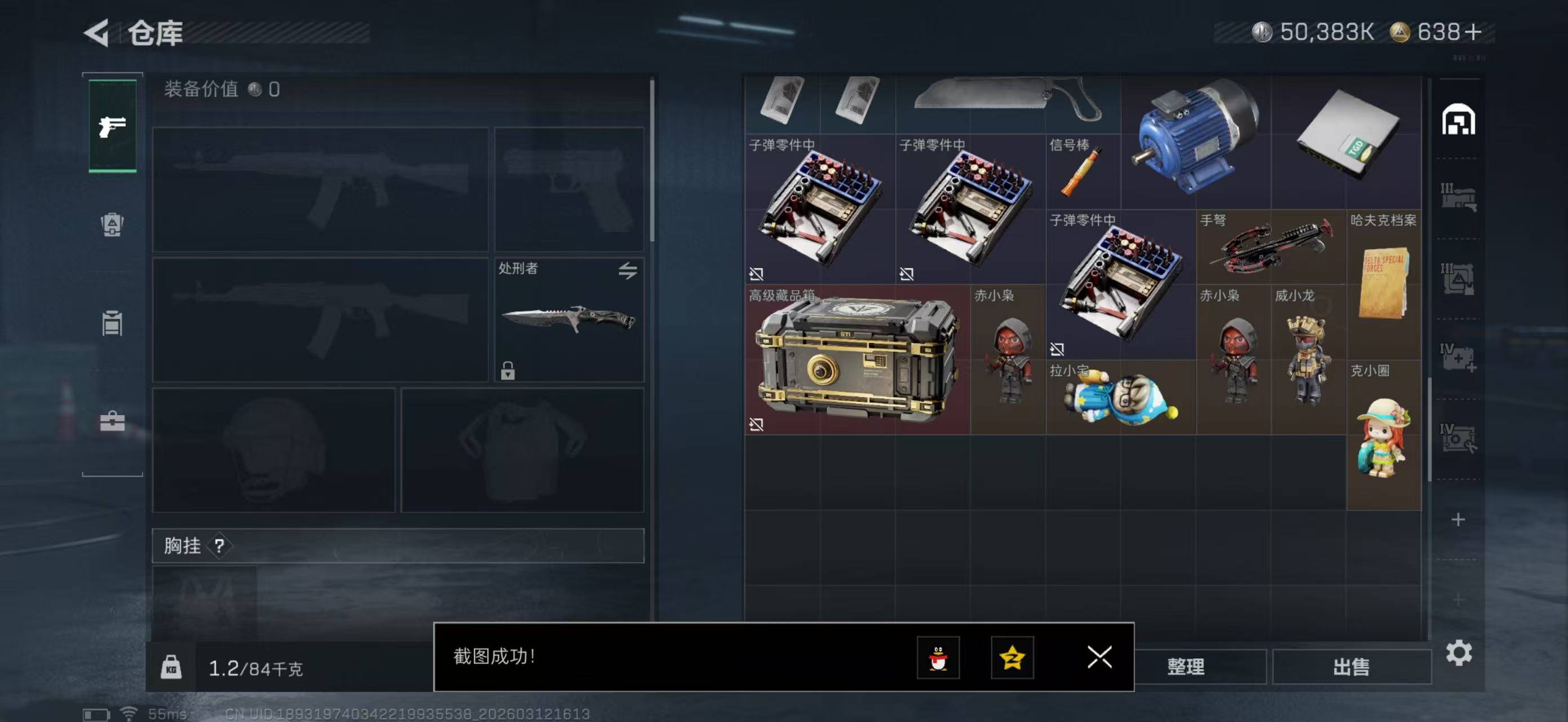Select the 高级藏品箱 collectible case
The height and width of the screenshot is (722, 1568).
pyautogui.click(x=857, y=360)
